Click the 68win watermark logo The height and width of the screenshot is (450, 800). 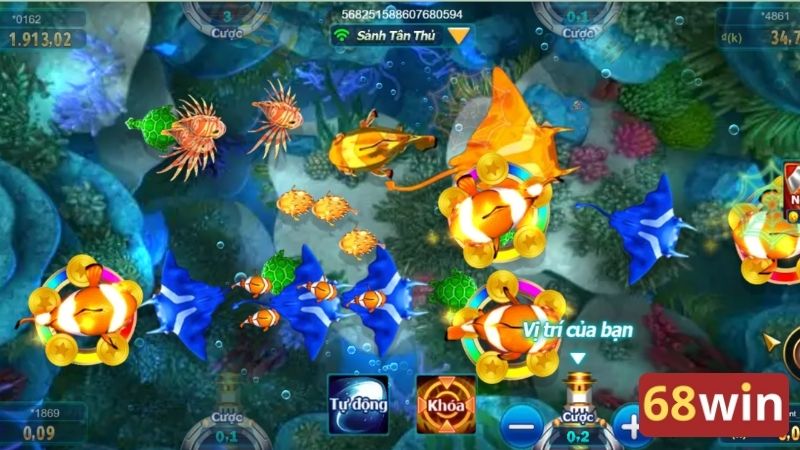(x=715, y=406)
